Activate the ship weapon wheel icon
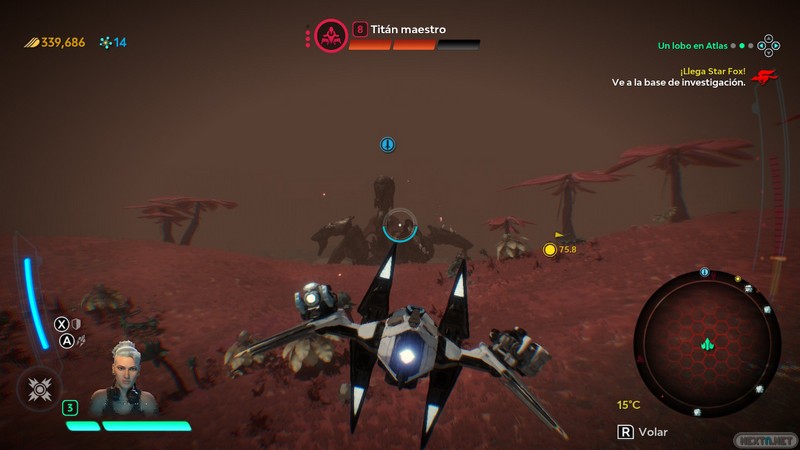The width and height of the screenshot is (800, 450). [40, 388]
